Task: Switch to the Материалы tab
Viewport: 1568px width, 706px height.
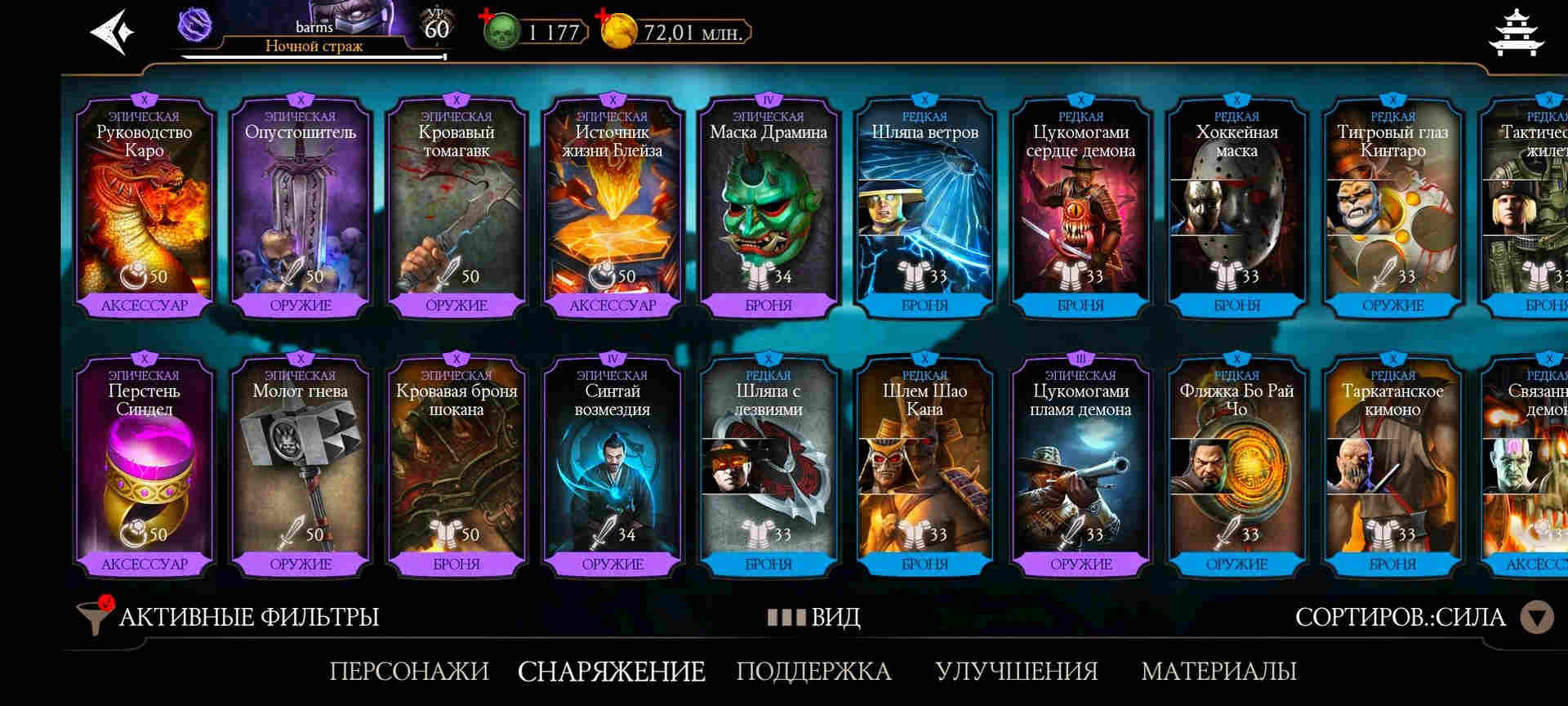Action: [x=1218, y=671]
